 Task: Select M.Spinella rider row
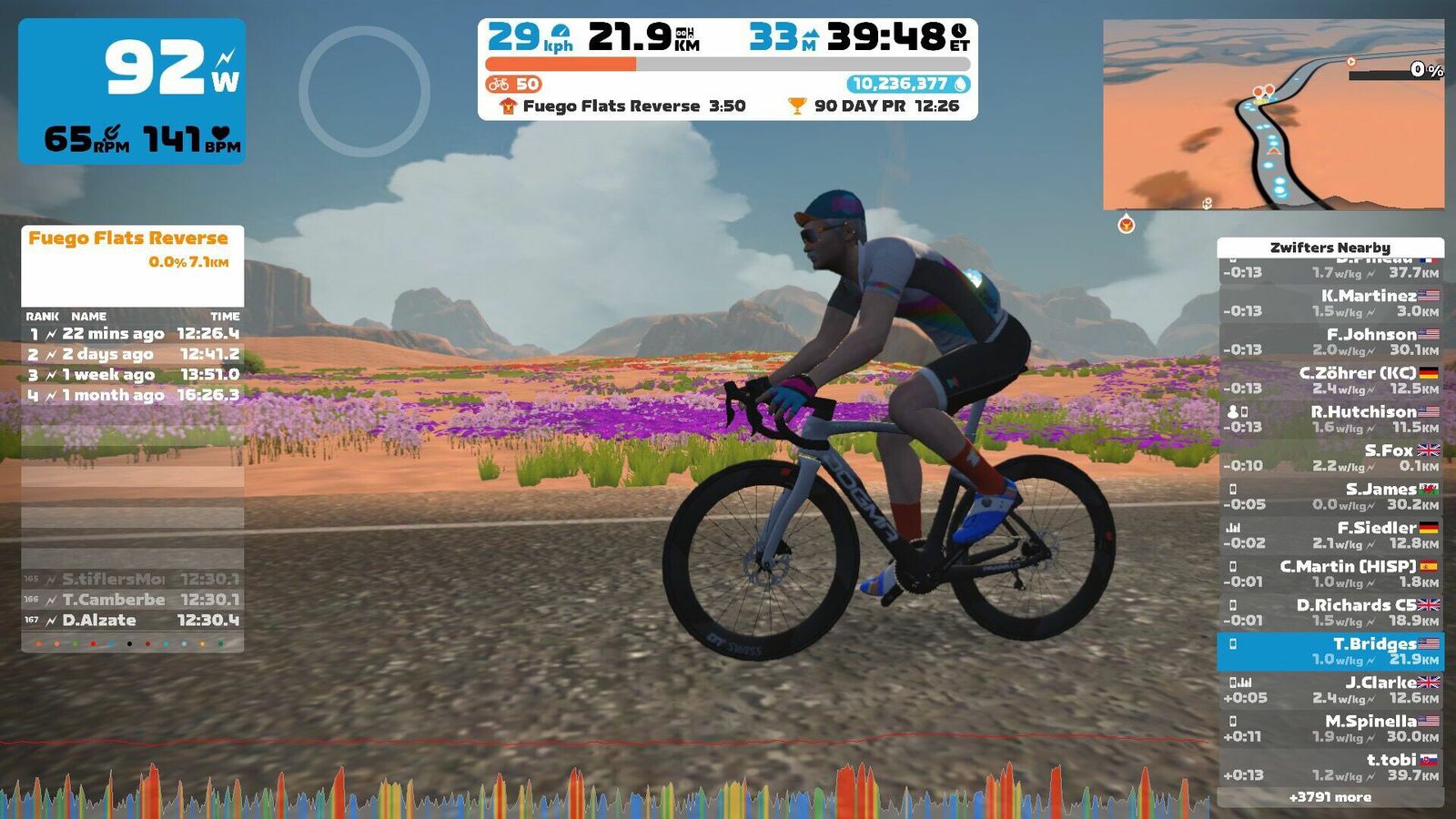click(1330, 729)
